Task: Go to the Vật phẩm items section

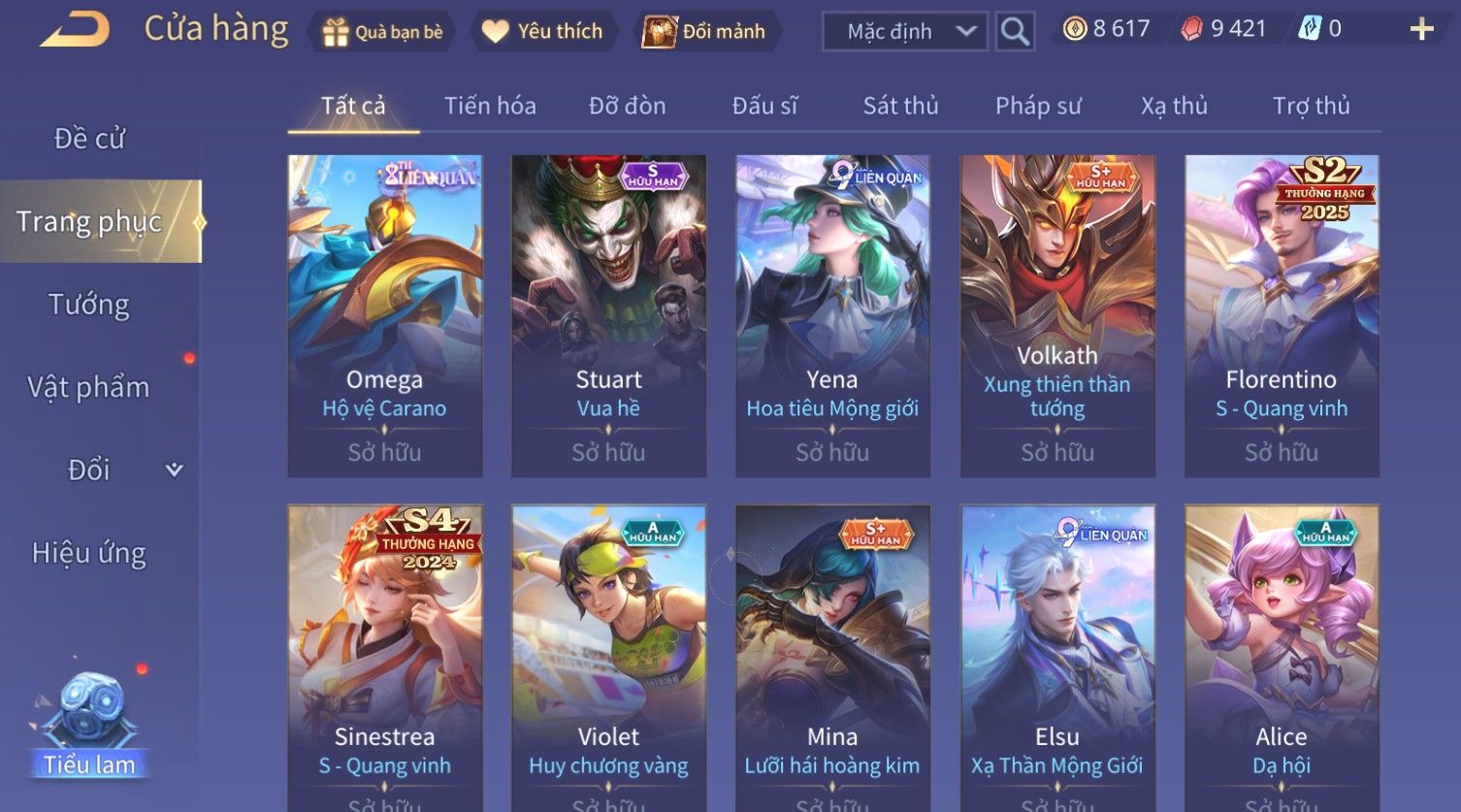Action: click(89, 387)
